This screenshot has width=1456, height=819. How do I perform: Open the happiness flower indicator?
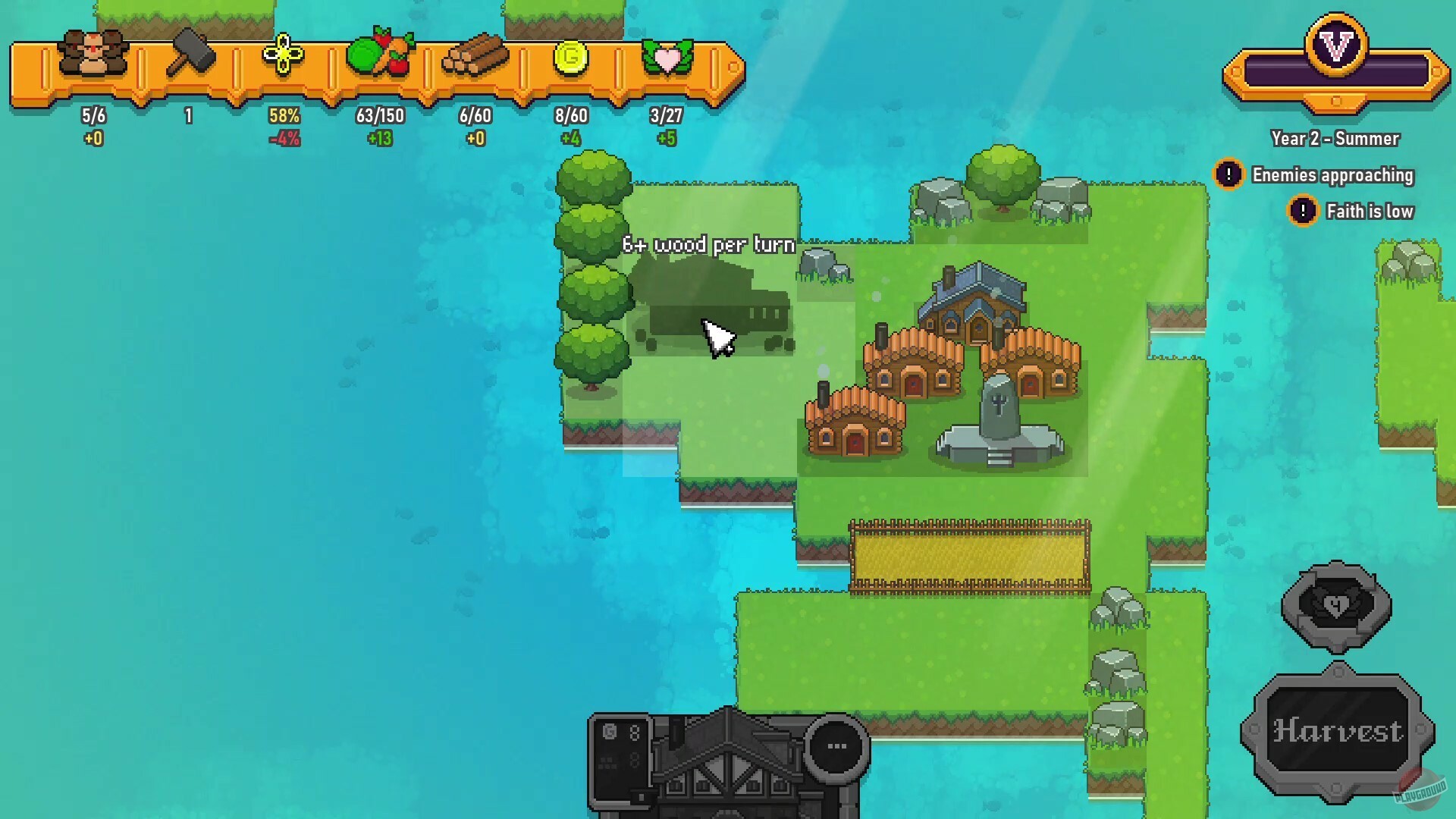[284, 55]
